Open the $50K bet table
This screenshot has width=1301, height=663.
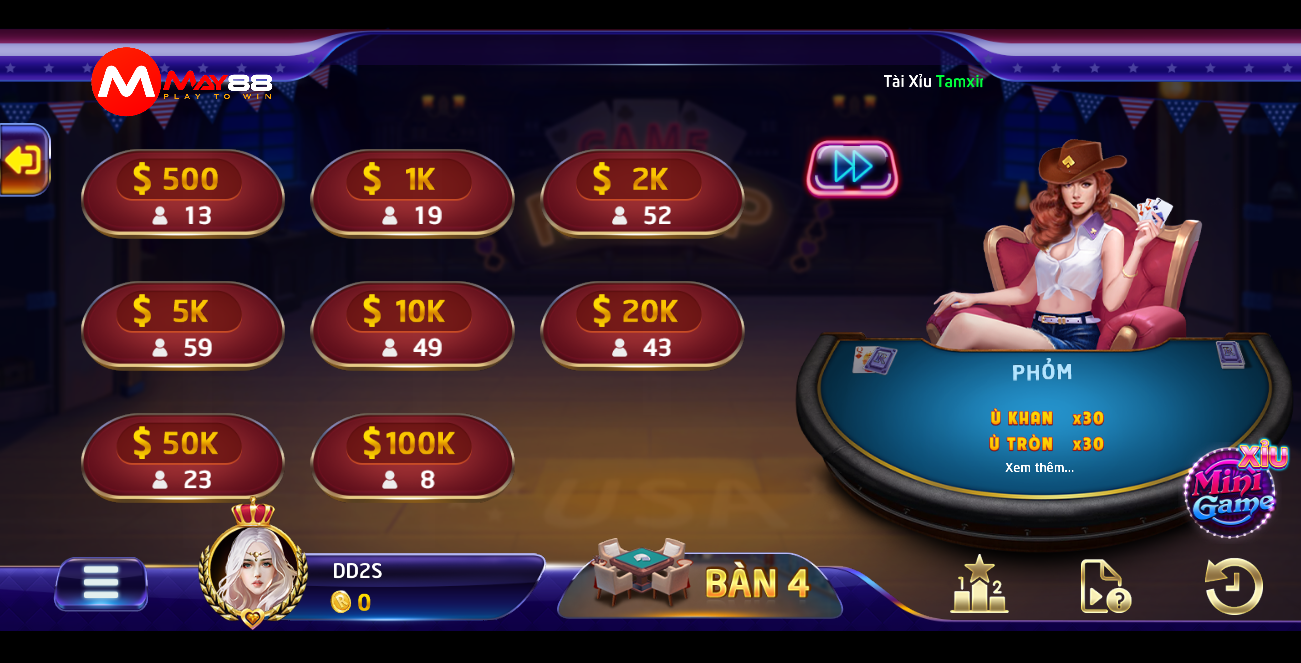point(183,458)
